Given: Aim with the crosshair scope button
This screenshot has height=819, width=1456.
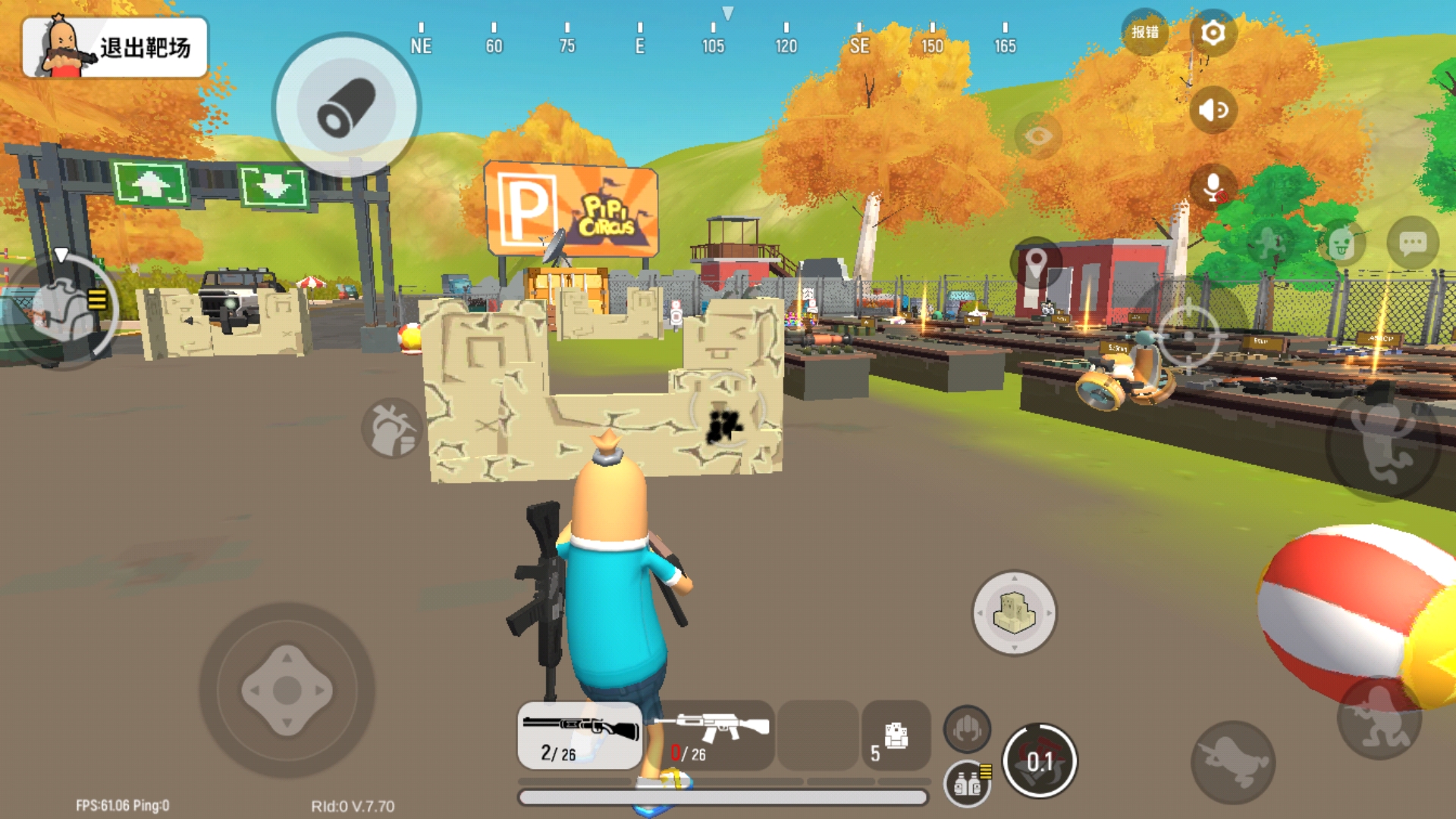Looking at the screenshot, I should pos(1188,336).
